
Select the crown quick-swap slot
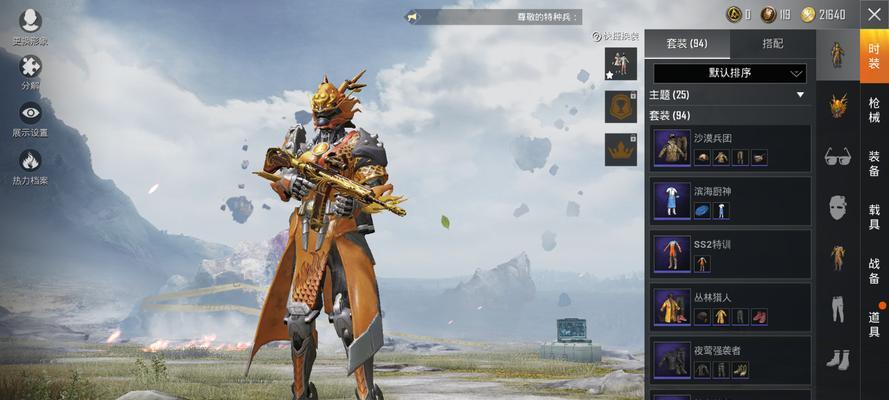click(x=620, y=149)
